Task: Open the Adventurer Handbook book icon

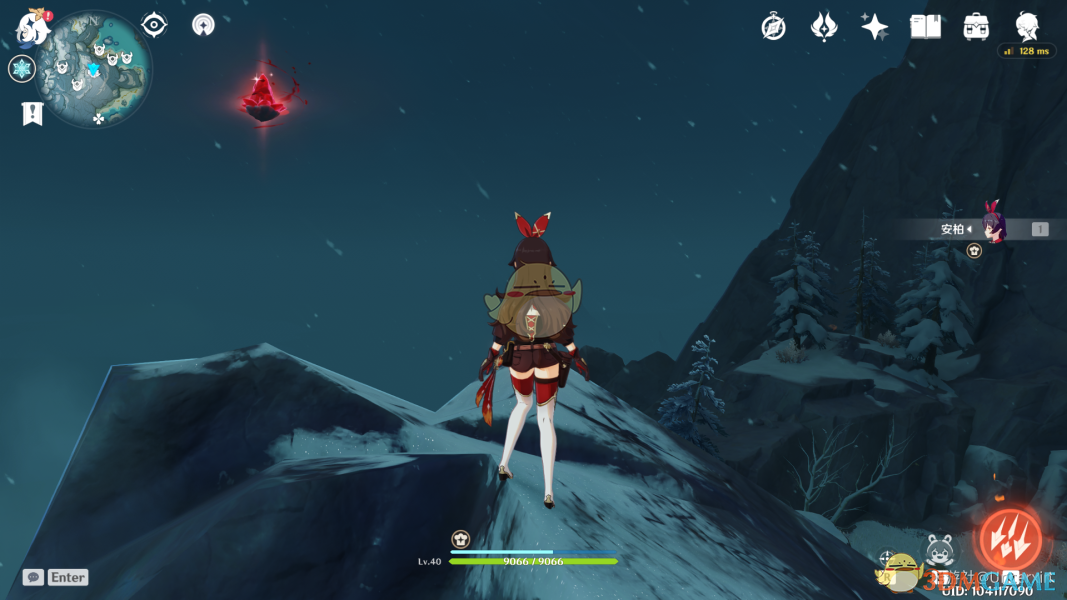Action: pos(925,27)
